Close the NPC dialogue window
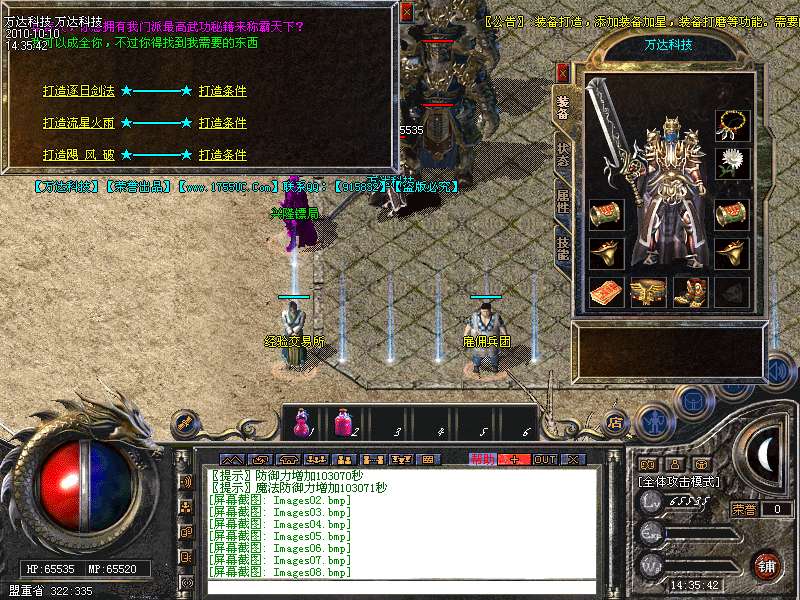This screenshot has height=600, width=800. (406, 12)
